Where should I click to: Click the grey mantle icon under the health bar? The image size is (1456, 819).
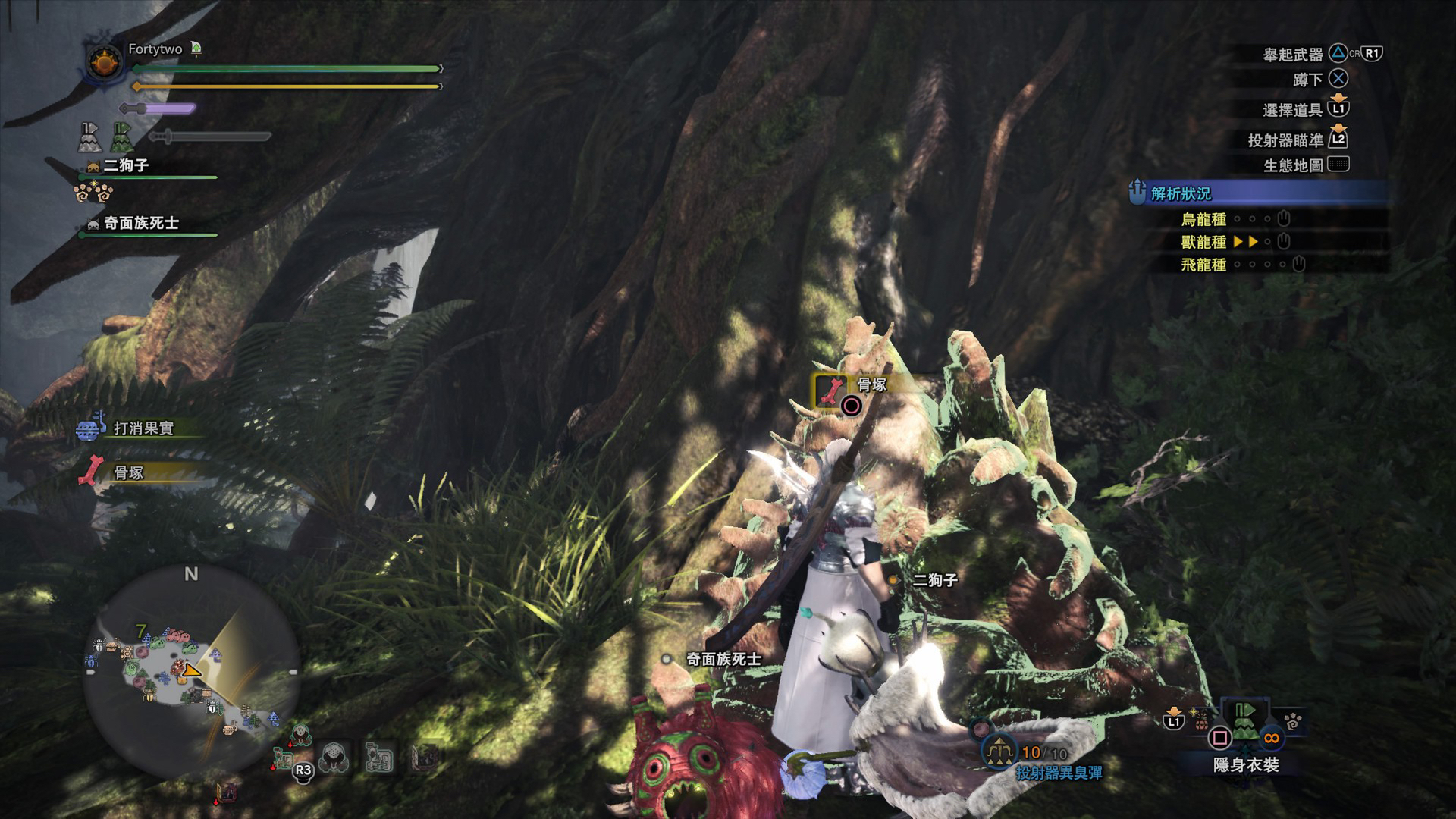click(90, 137)
